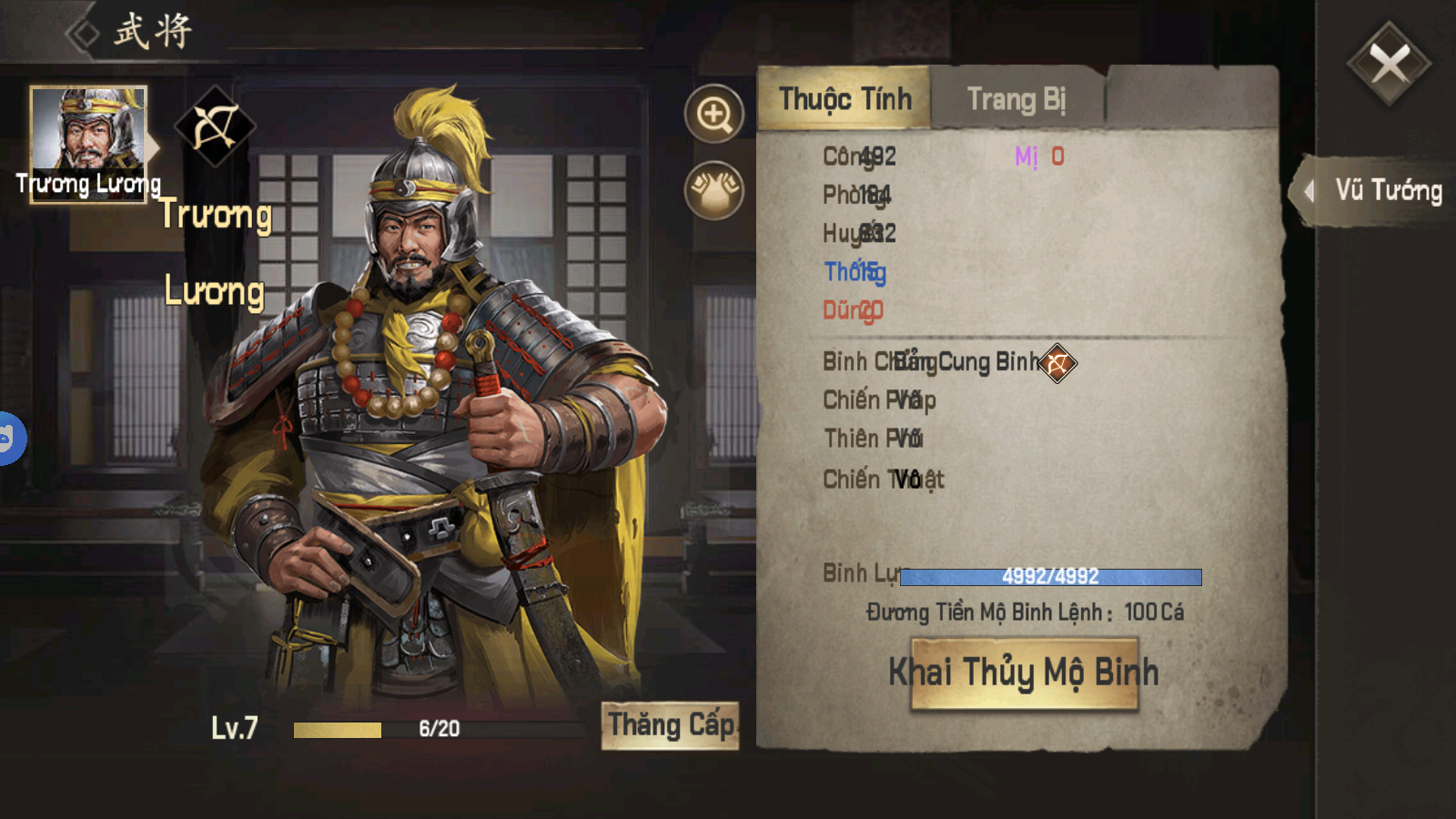
Task: Tap the bow class diamond icon beside the portrait
Action: [x=215, y=126]
